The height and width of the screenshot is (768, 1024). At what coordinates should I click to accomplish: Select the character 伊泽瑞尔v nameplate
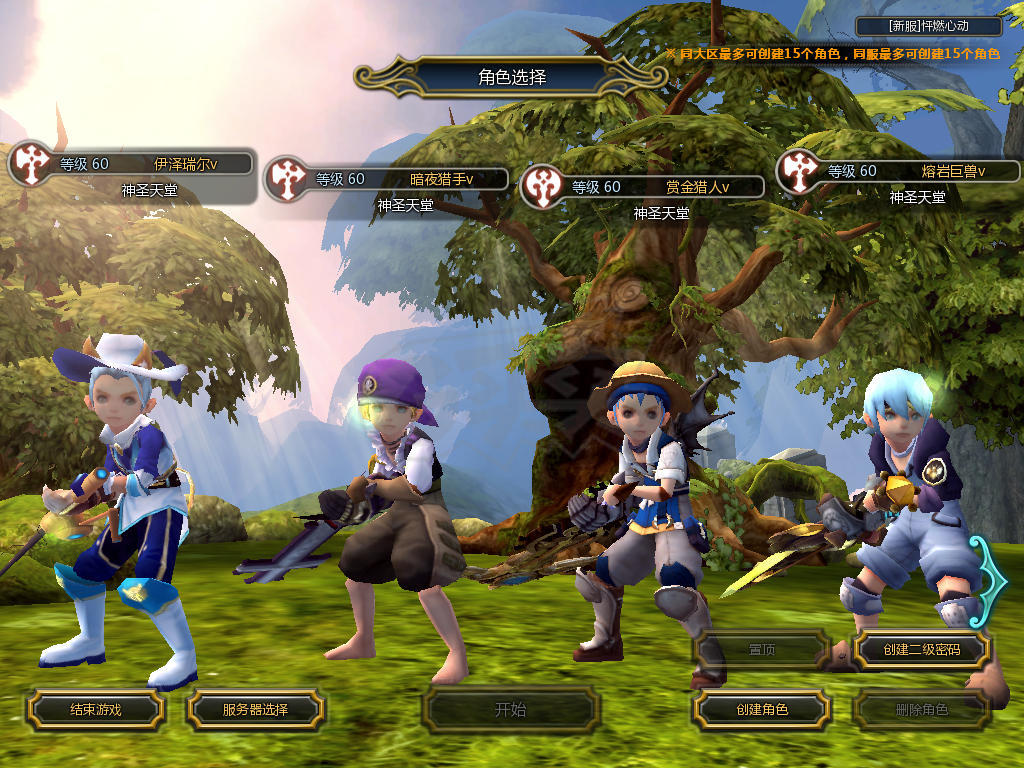150,164
